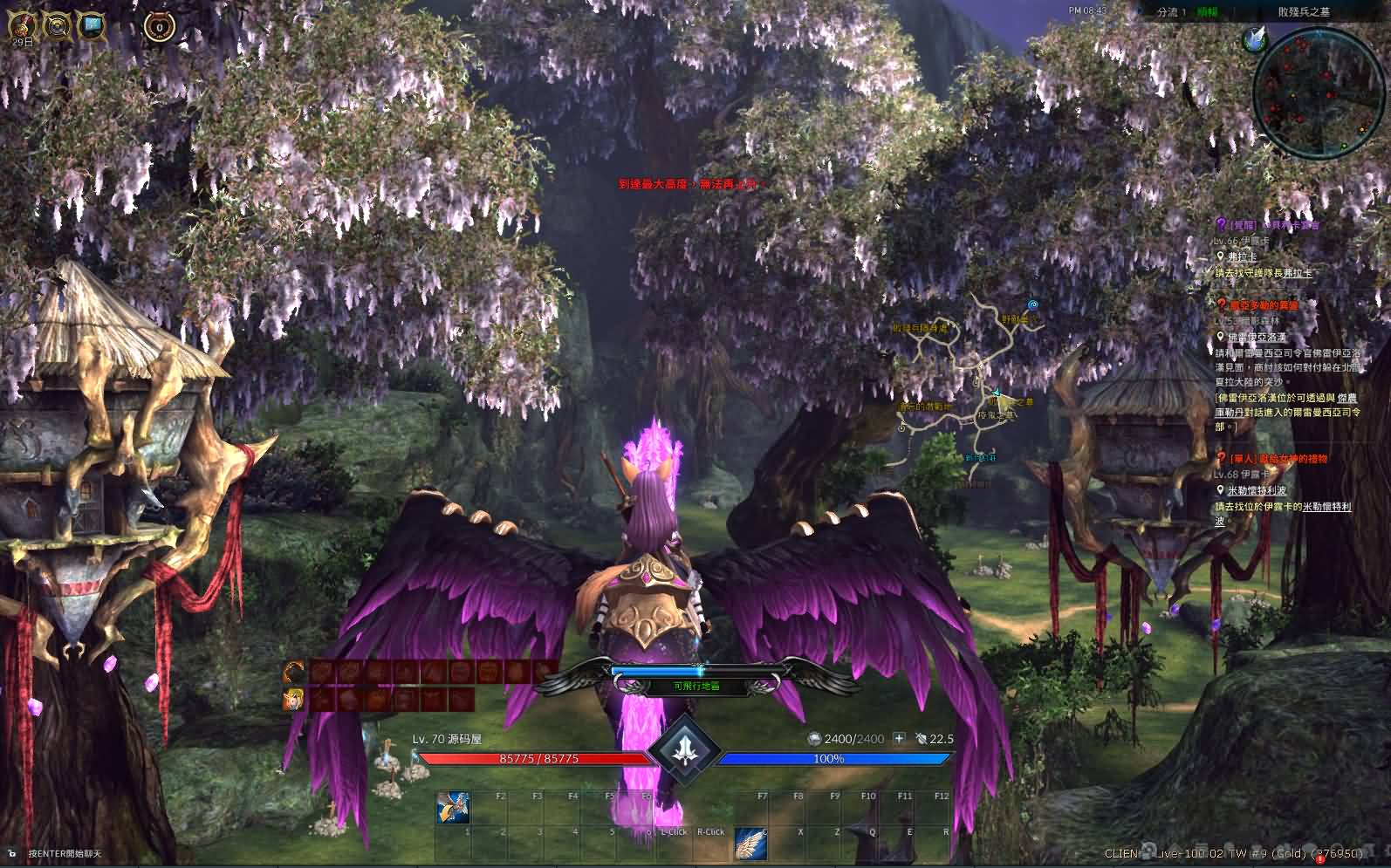1391x868 pixels.
Task: Click the plus button next to 2400/2400
Action: tap(899, 739)
